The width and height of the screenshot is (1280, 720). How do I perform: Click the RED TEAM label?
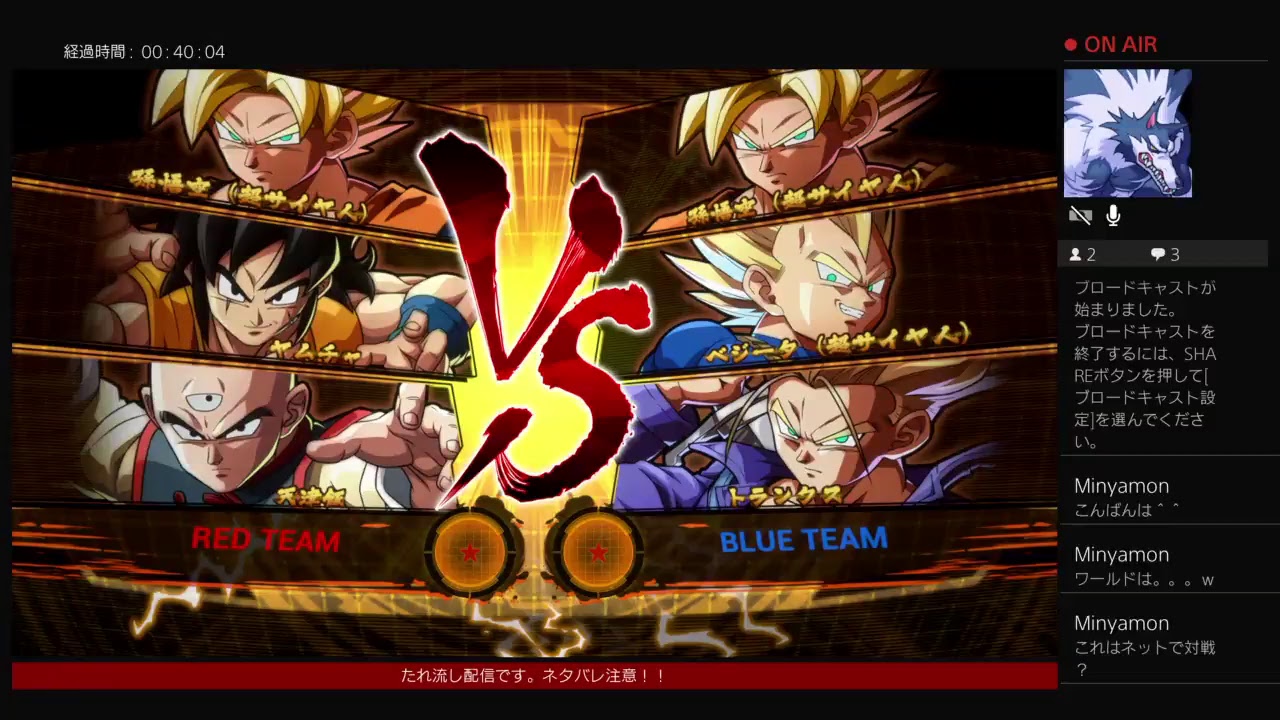pos(265,541)
